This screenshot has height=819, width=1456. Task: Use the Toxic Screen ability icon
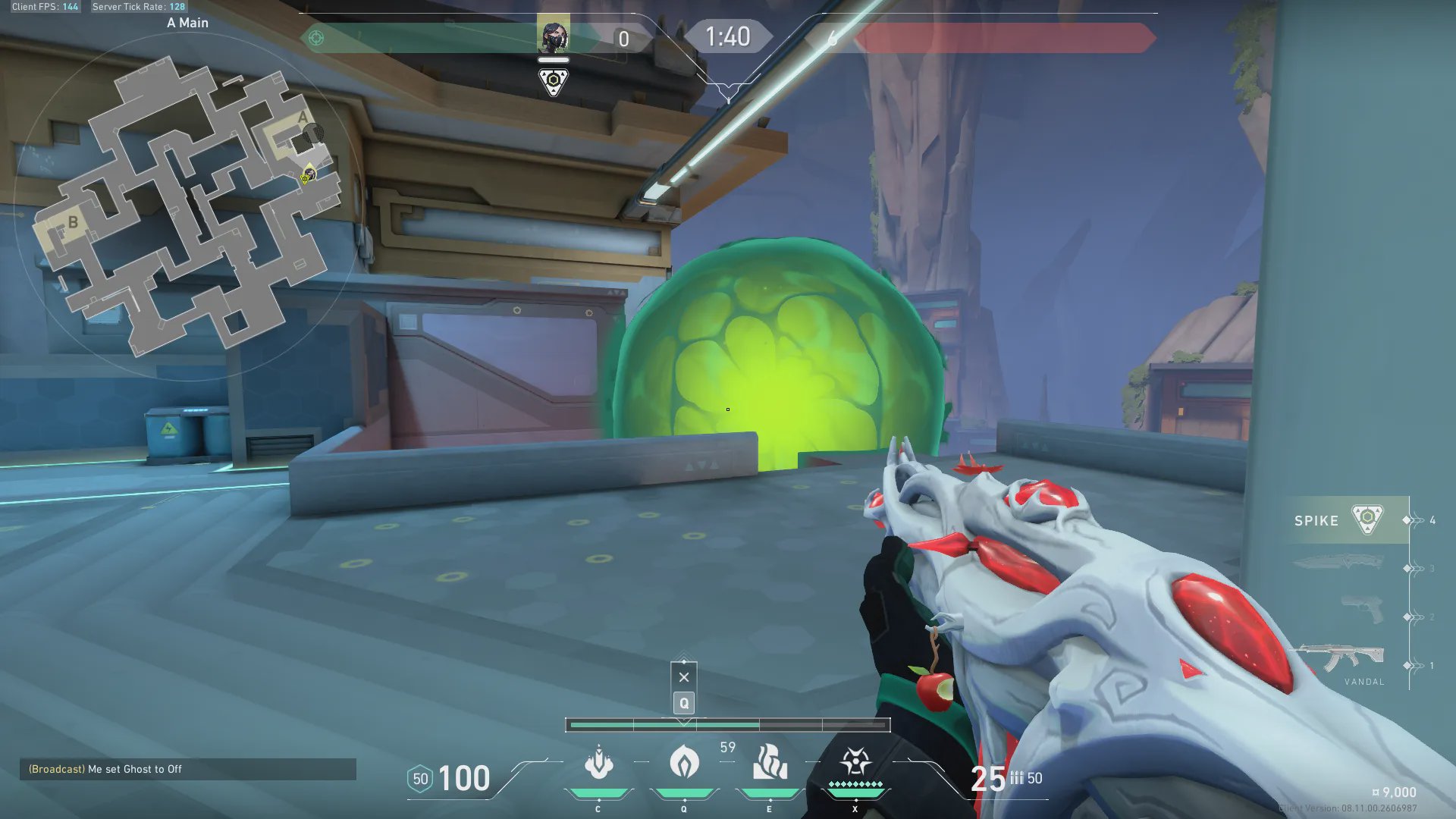pos(770,762)
